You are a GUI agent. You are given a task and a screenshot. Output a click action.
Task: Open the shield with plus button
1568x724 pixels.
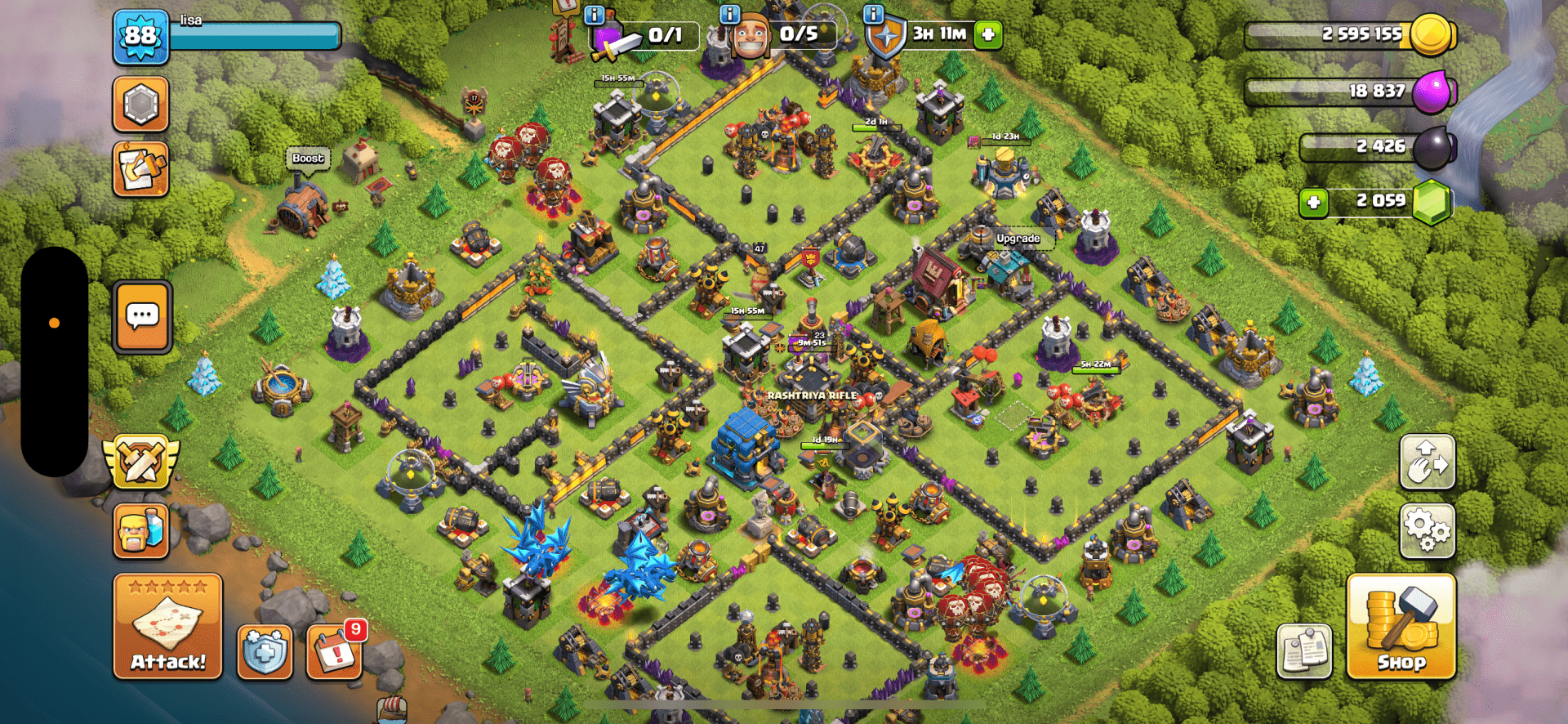point(265,653)
